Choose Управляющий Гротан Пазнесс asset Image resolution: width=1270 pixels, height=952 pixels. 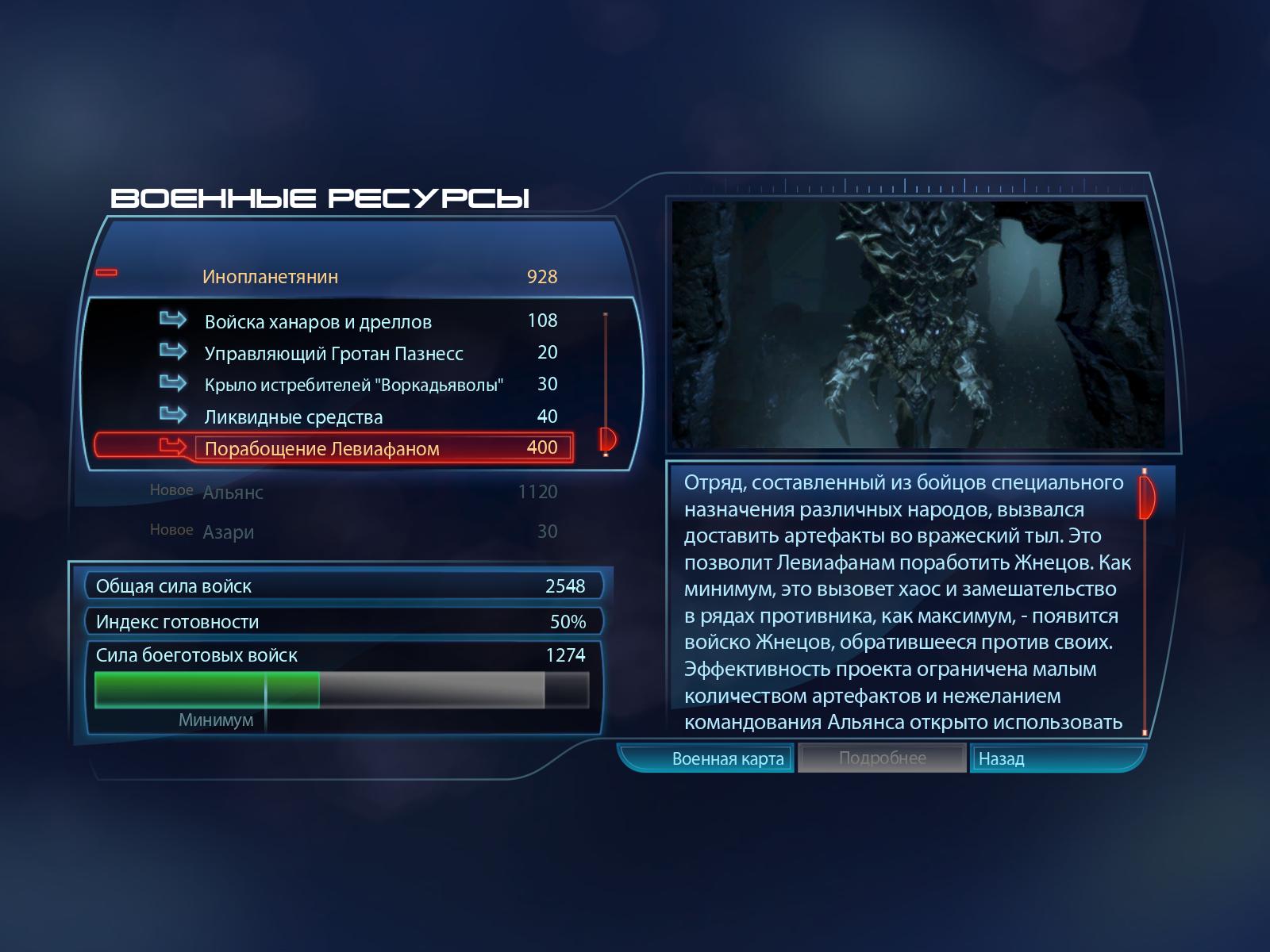pos(333,354)
